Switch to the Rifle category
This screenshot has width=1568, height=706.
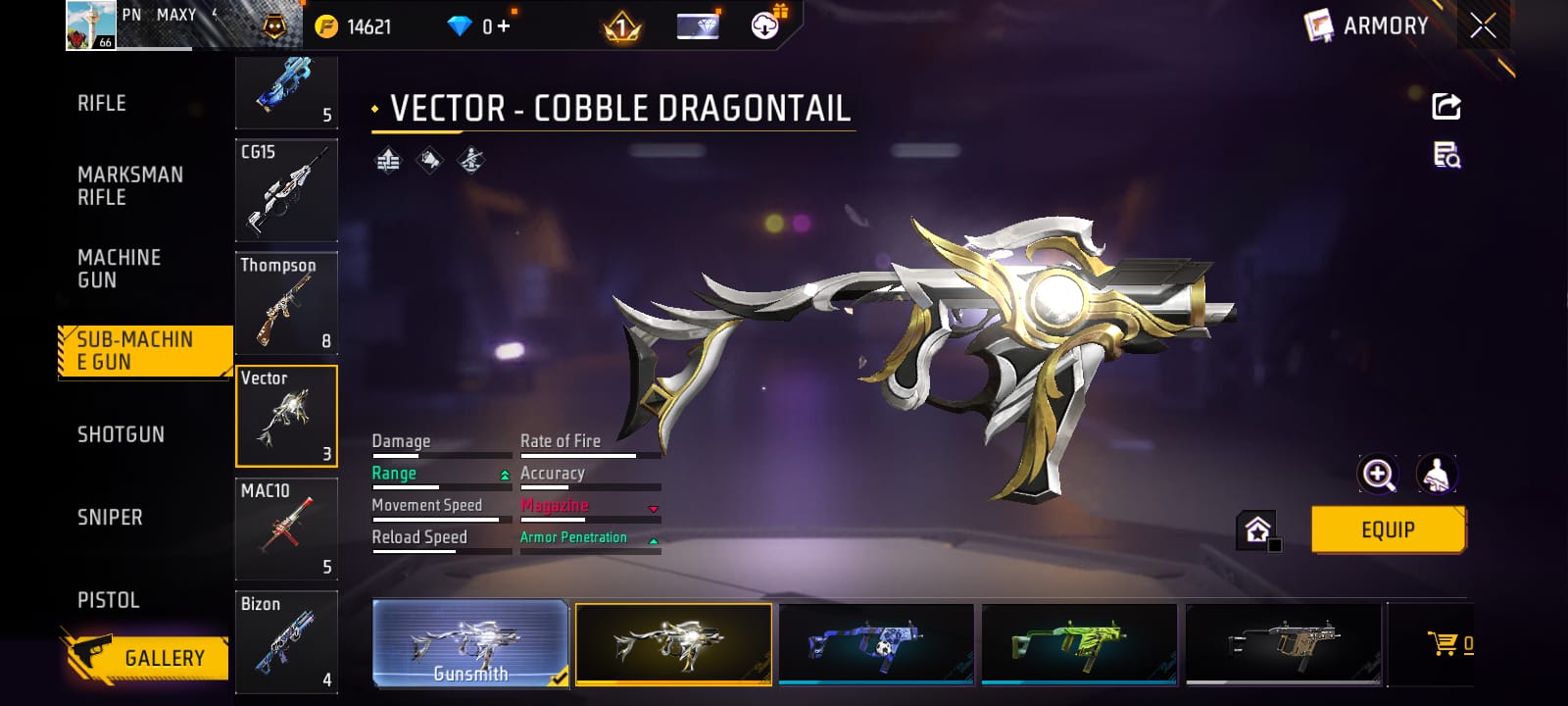pyautogui.click(x=102, y=103)
